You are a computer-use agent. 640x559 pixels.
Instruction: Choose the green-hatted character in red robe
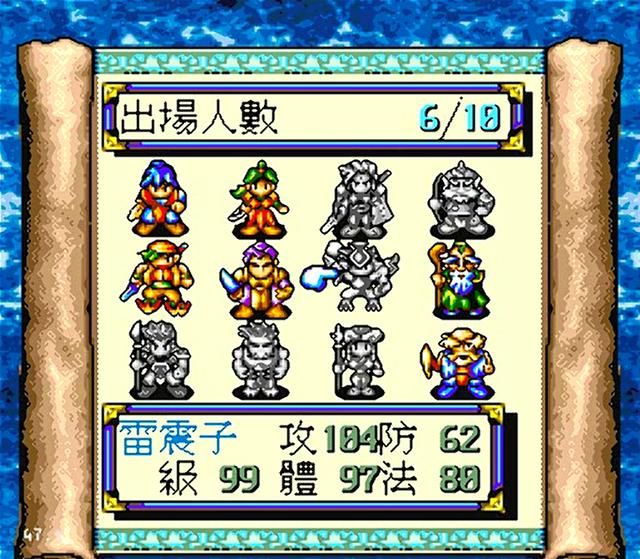pyautogui.click(x=260, y=195)
